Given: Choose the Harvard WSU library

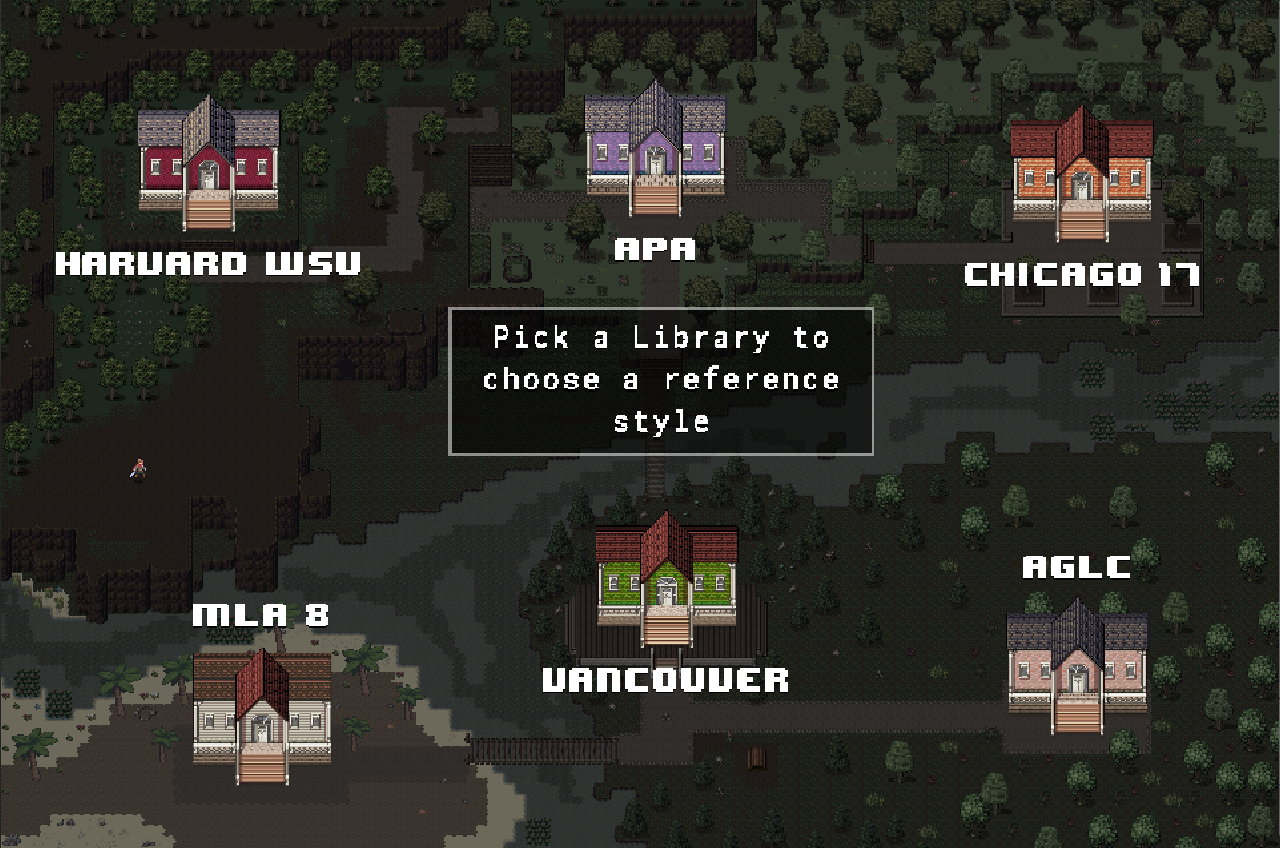Looking at the screenshot, I should point(208,160).
